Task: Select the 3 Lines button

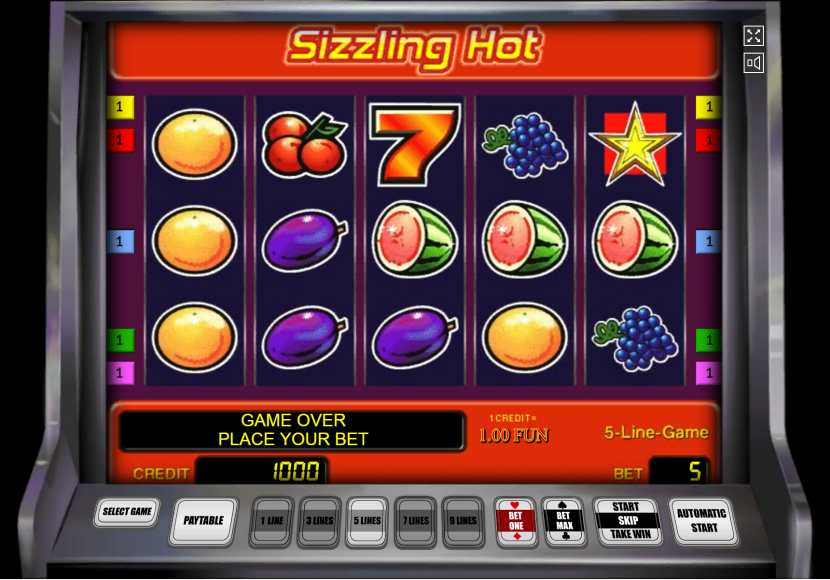Action: (319, 521)
